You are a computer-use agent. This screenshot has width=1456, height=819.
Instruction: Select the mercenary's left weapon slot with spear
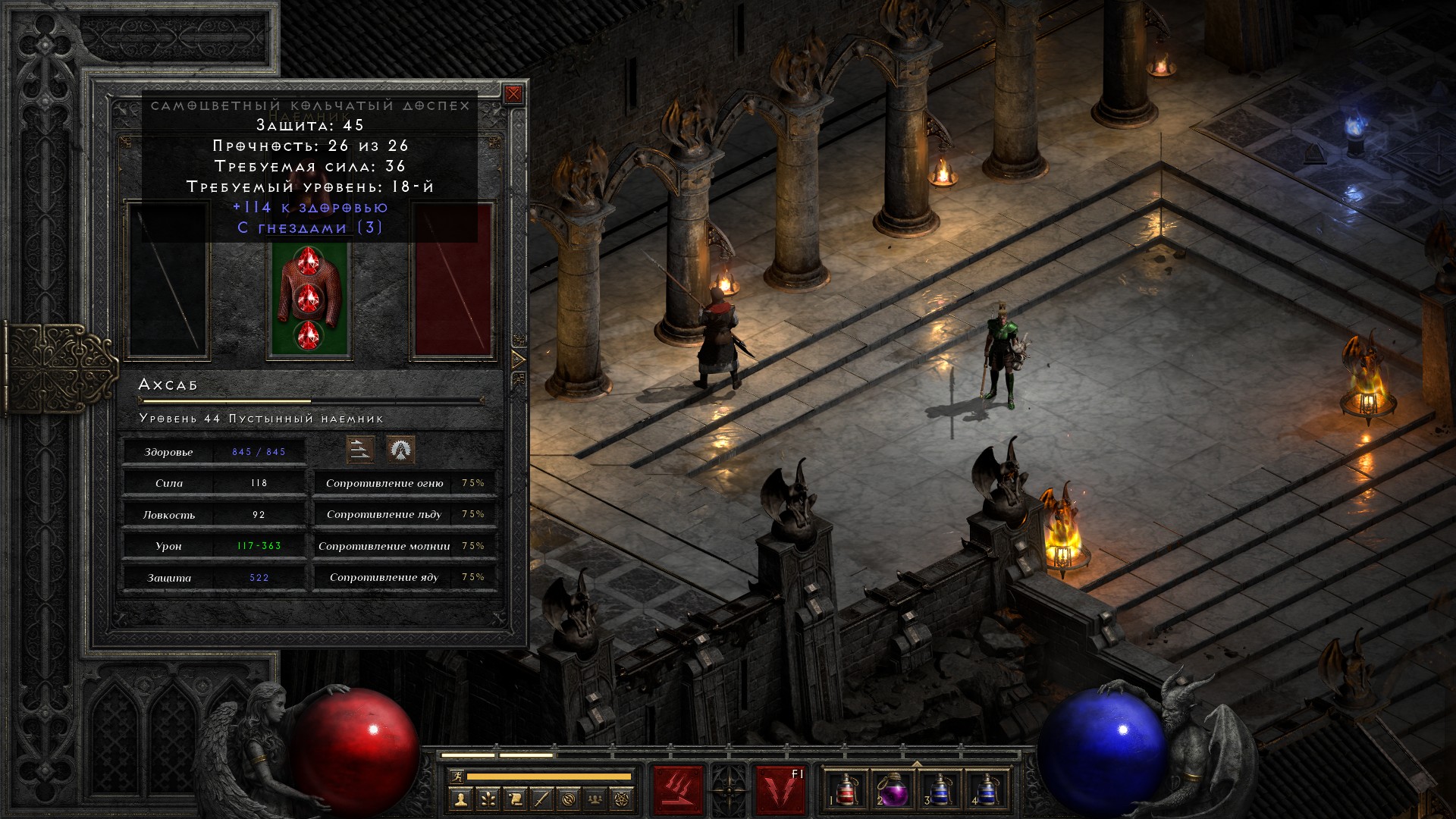pos(168,281)
